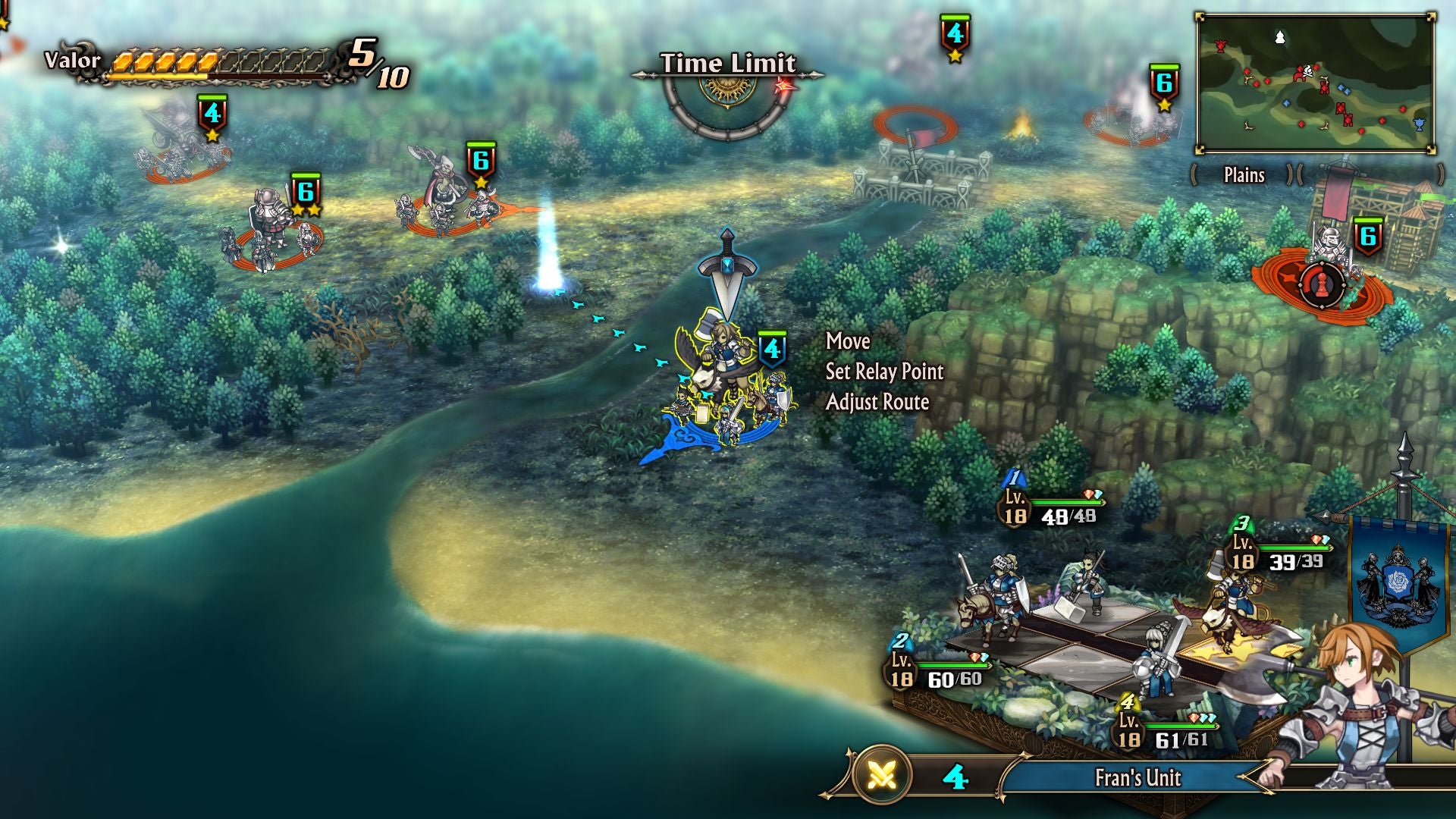The height and width of the screenshot is (819, 1456).
Task: Click the "Set Relay Point" option
Action: pyautogui.click(x=883, y=372)
